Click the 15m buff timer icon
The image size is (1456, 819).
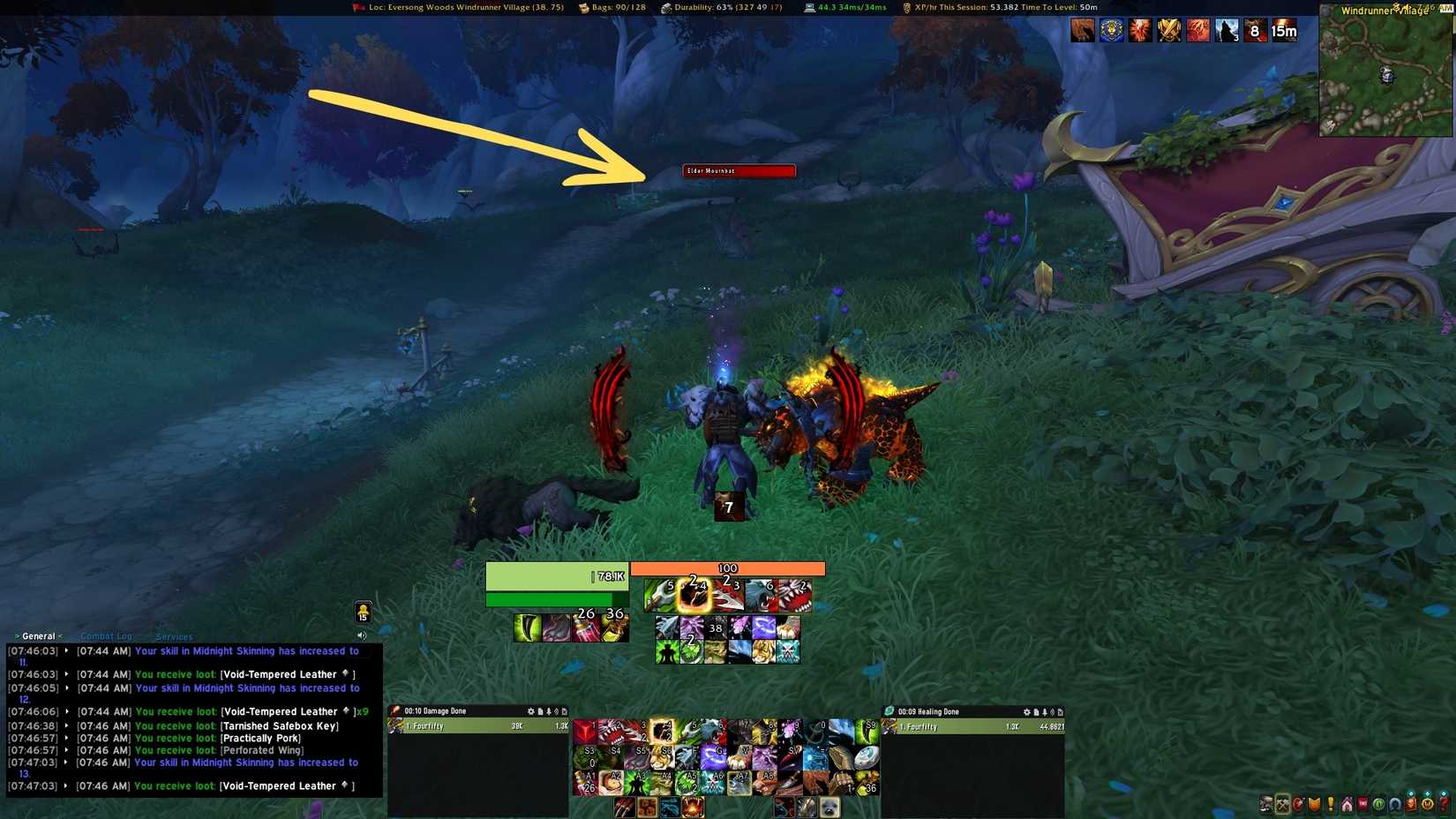pyautogui.click(x=1284, y=30)
